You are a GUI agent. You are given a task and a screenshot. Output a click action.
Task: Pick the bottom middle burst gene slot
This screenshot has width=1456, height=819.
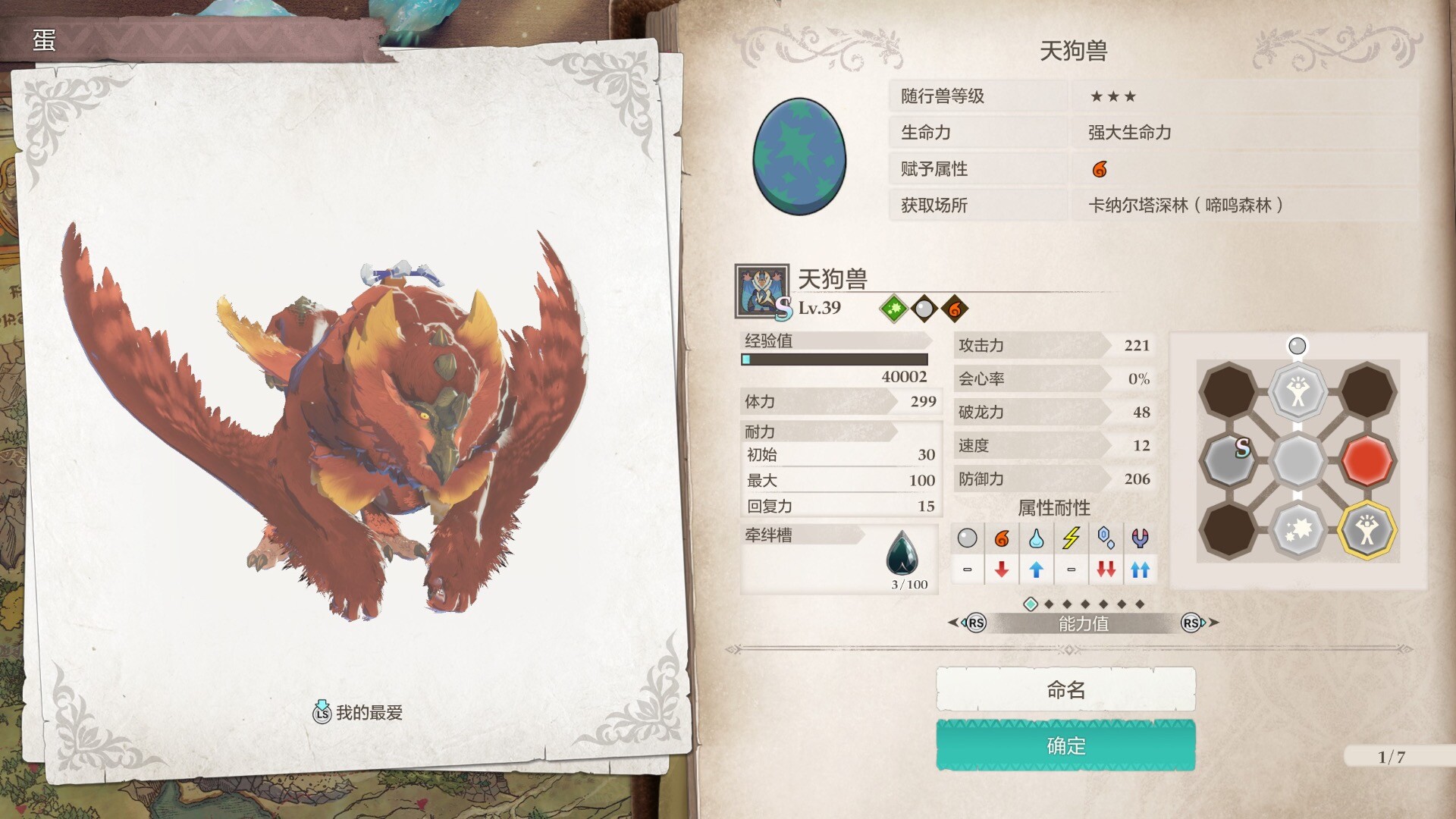coord(1298,529)
